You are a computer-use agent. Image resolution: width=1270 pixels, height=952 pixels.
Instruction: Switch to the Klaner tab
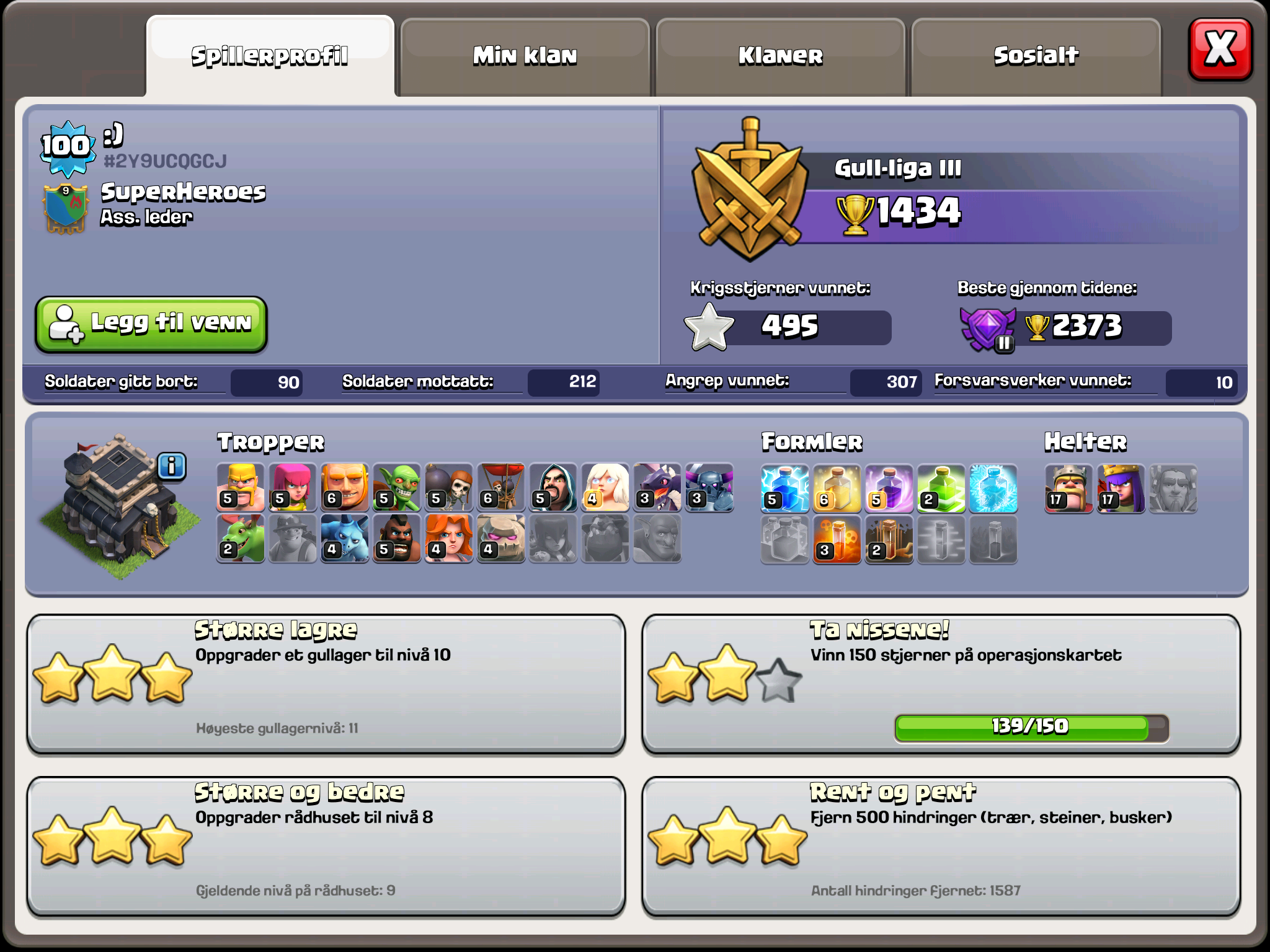[x=780, y=55]
